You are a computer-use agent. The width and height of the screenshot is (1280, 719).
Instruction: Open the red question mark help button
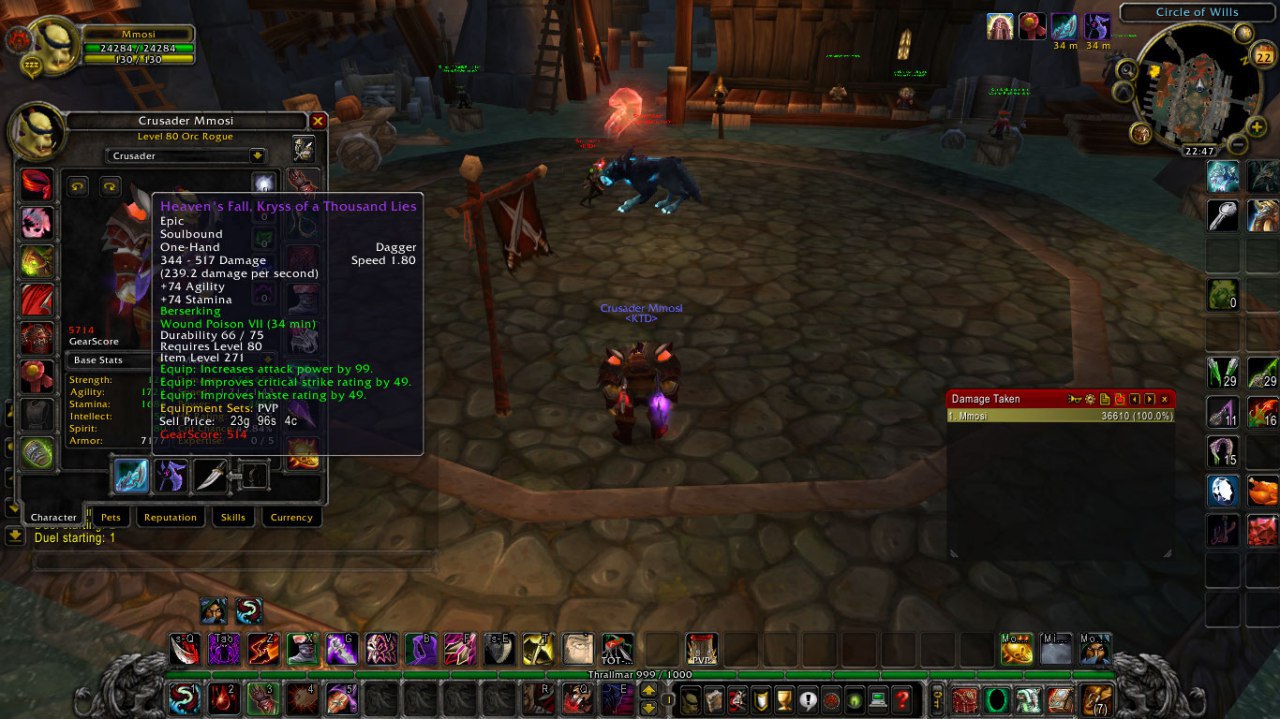click(902, 699)
